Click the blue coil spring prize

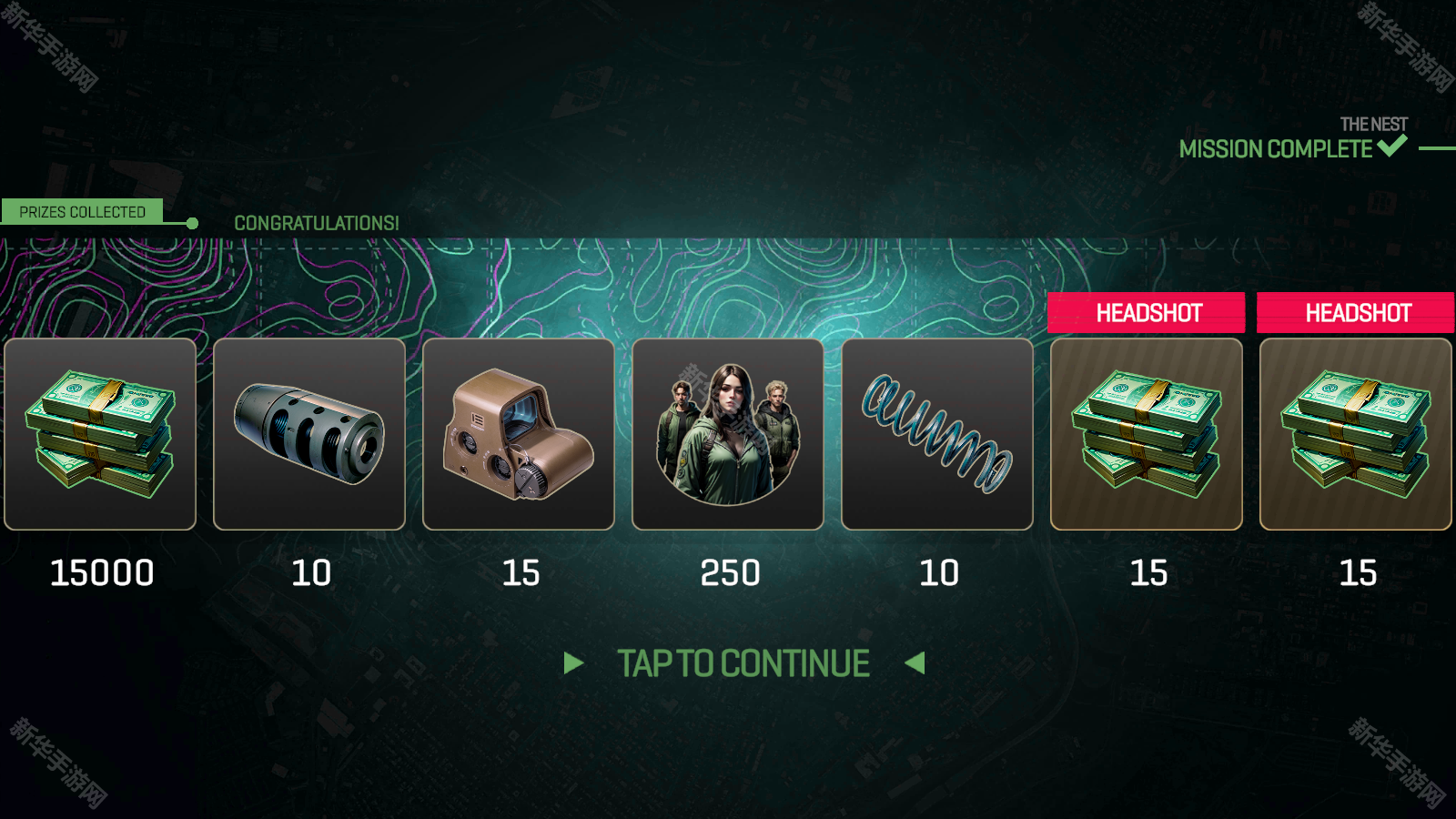(937, 434)
